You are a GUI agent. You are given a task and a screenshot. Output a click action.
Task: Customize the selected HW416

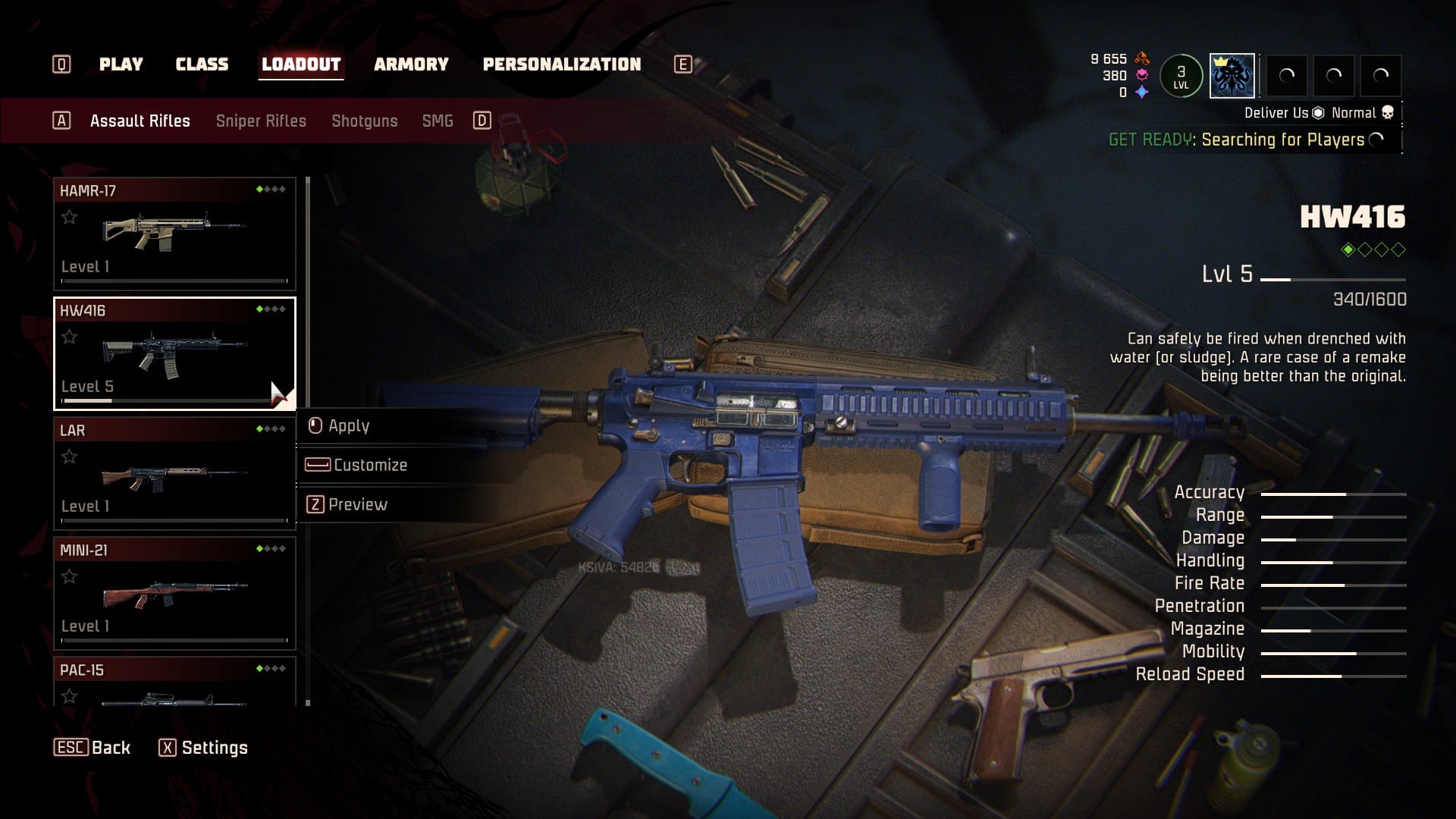[369, 466]
